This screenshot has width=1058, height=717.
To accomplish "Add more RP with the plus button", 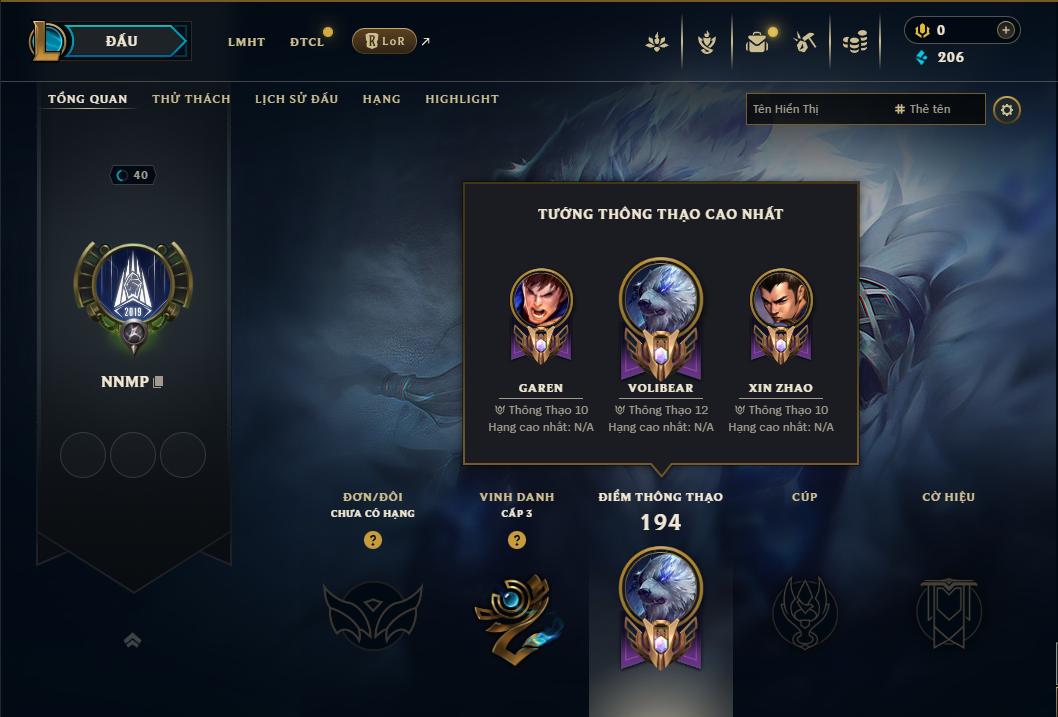I will tap(1006, 30).
